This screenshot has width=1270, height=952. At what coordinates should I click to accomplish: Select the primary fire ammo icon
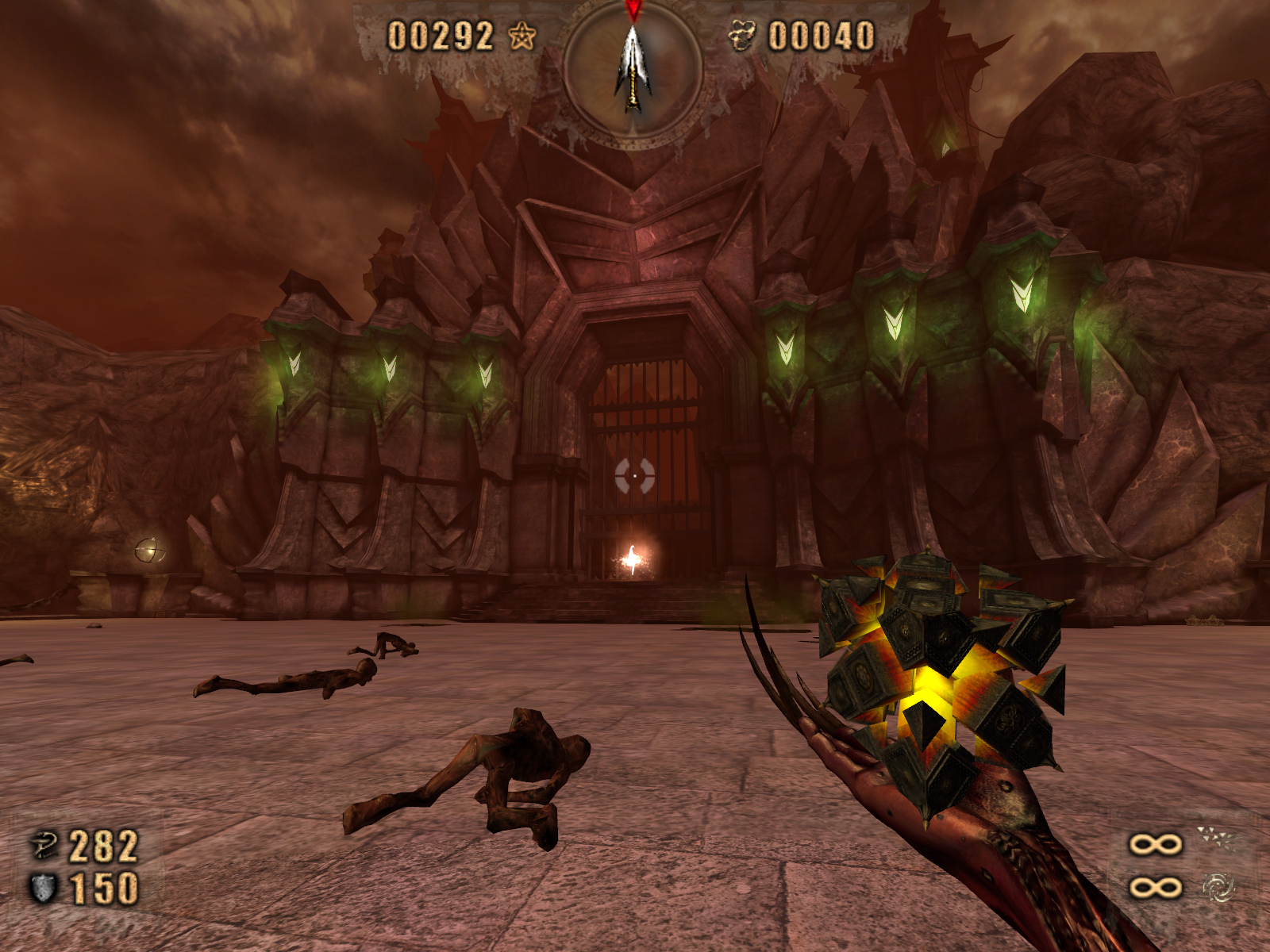point(1215,839)
